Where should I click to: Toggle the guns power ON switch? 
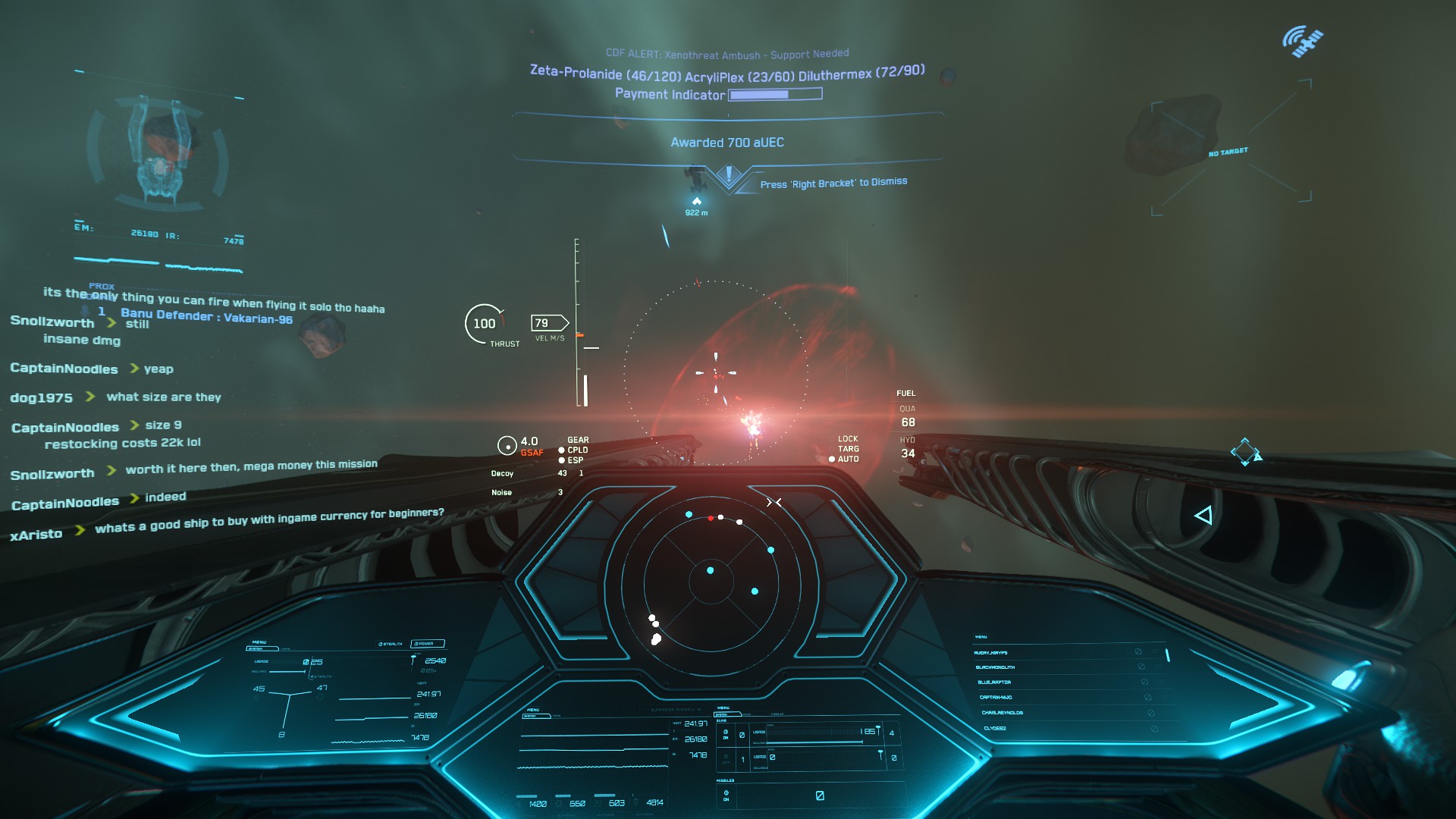point(726,734)
